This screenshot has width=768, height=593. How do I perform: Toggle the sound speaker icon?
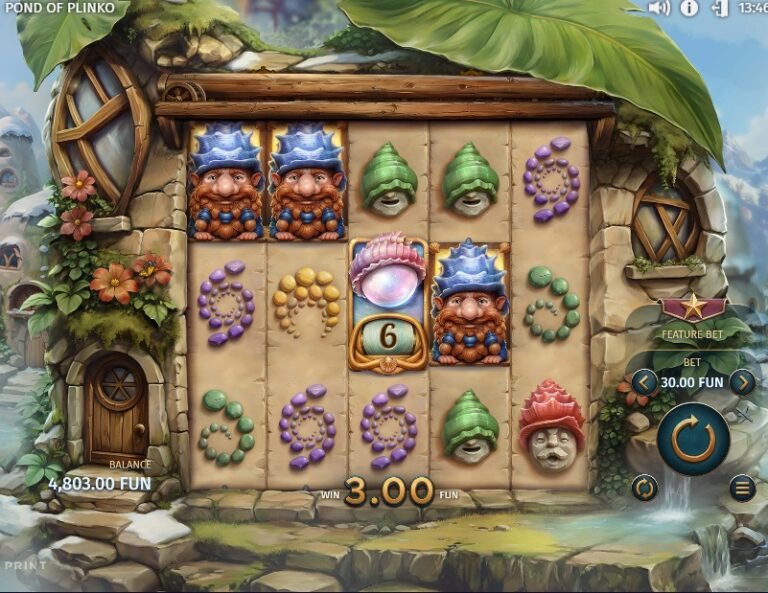click(x=658, y=8)
